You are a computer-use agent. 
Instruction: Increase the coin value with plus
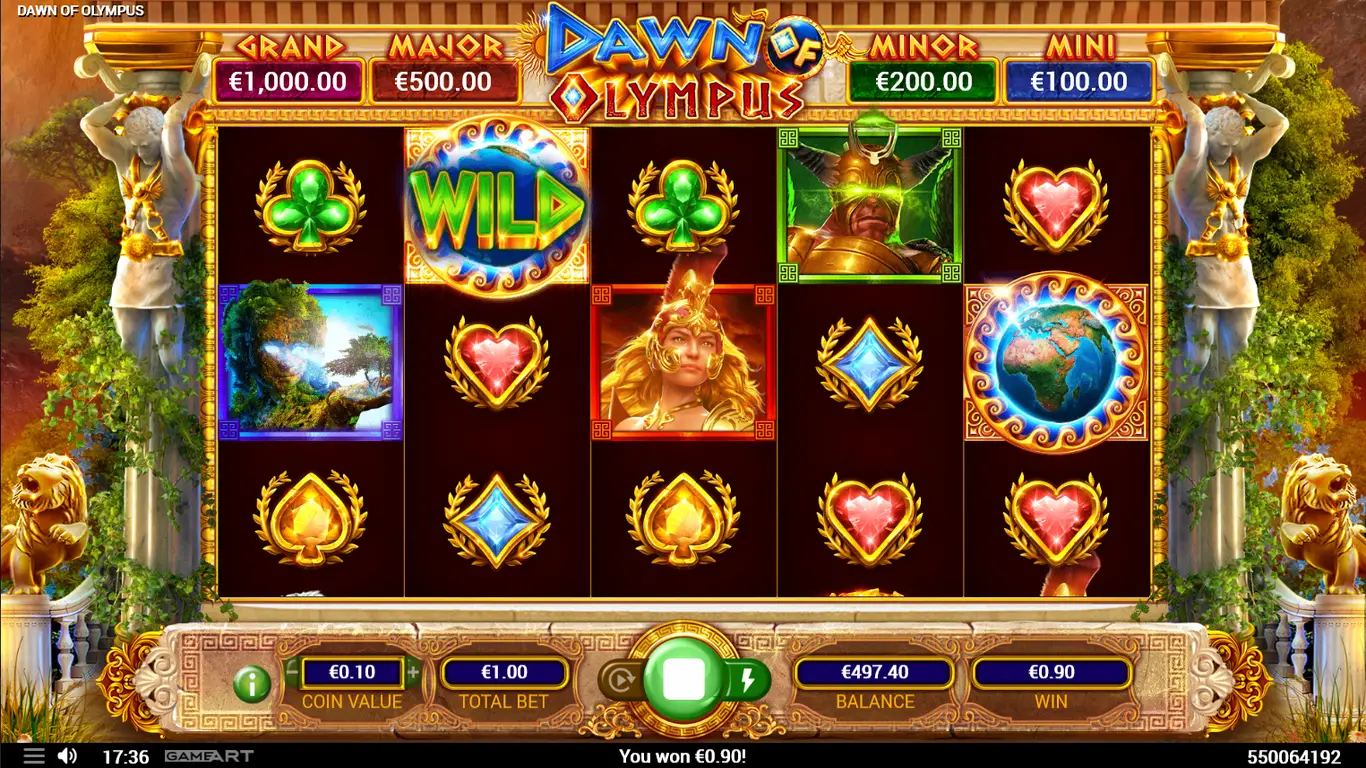pyautogui.click(x=413, y=672)
